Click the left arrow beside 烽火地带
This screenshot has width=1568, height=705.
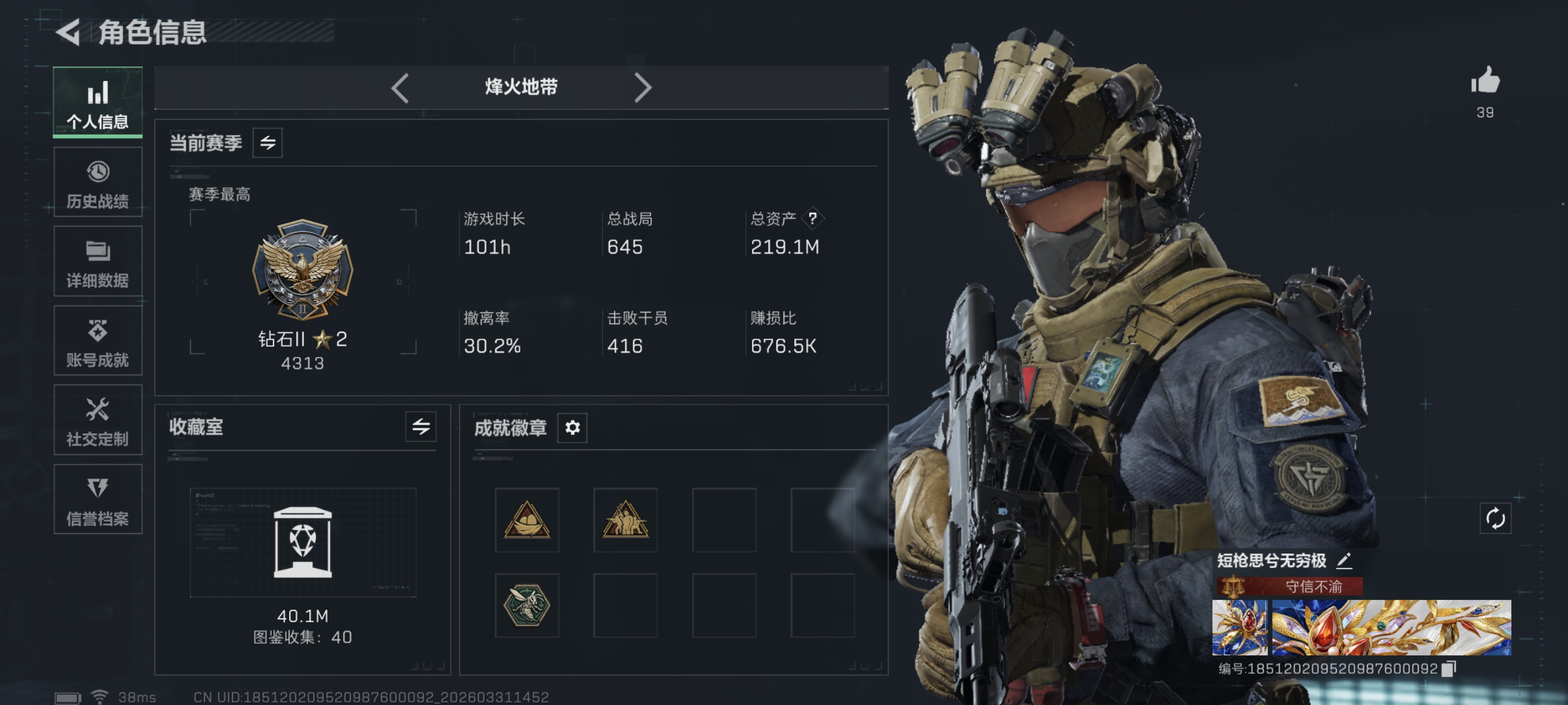pos(400,88)
